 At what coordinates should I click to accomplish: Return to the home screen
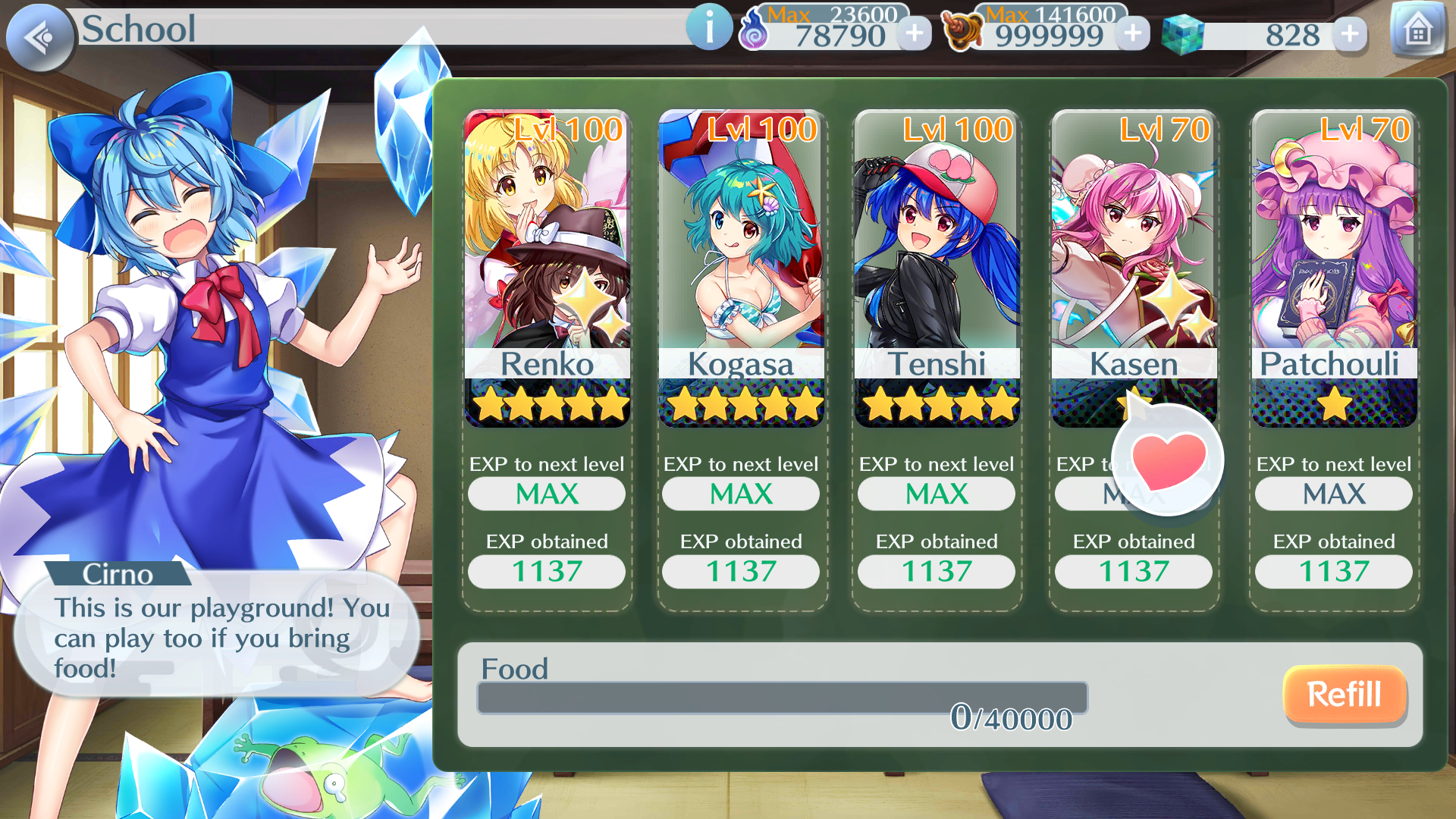(x=1417, y=31)
